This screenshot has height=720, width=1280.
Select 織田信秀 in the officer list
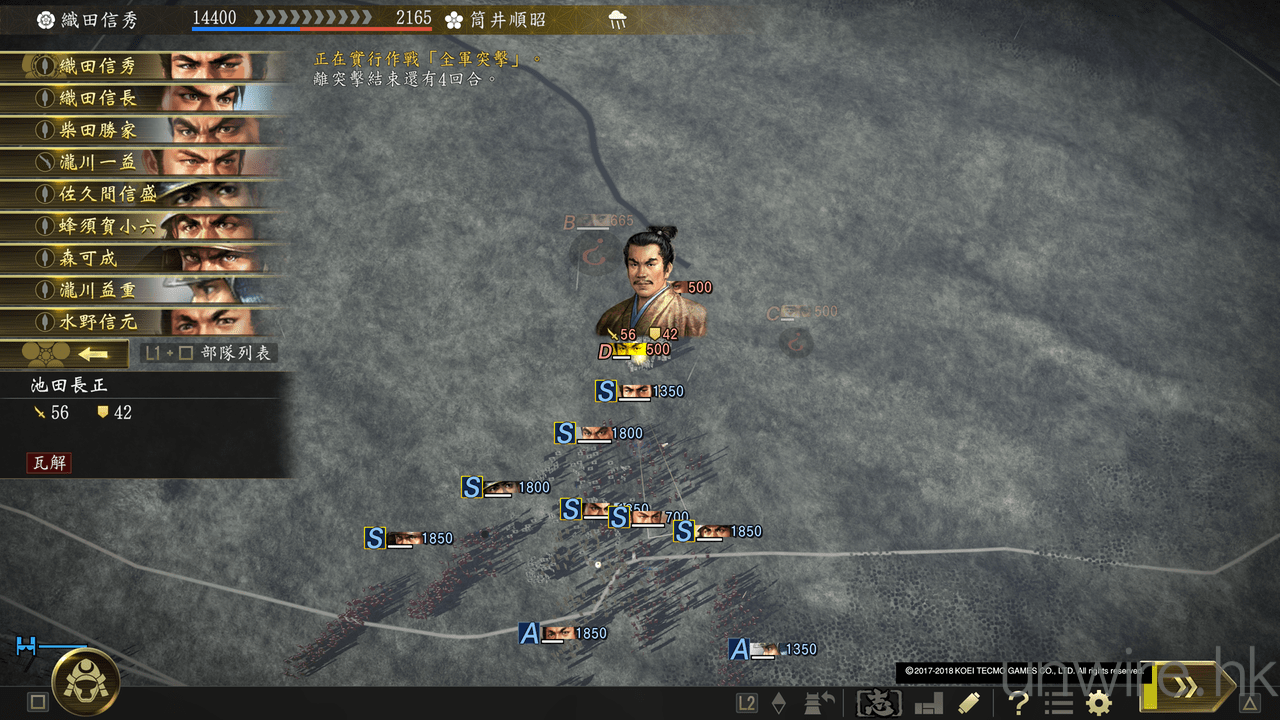pos(140,67)
